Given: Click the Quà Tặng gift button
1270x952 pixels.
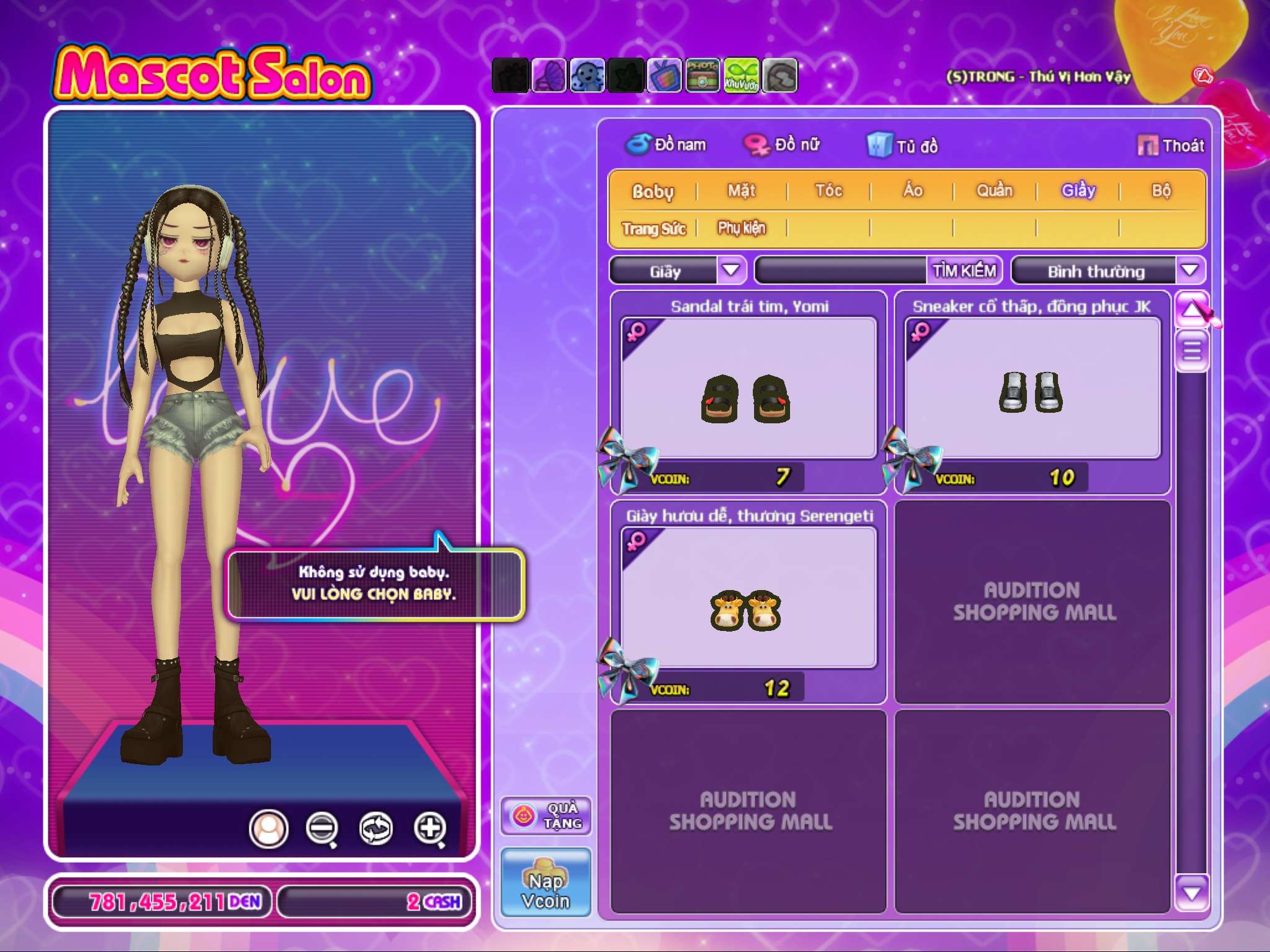Looking at the screenshot, I should [x=546, y=816].
